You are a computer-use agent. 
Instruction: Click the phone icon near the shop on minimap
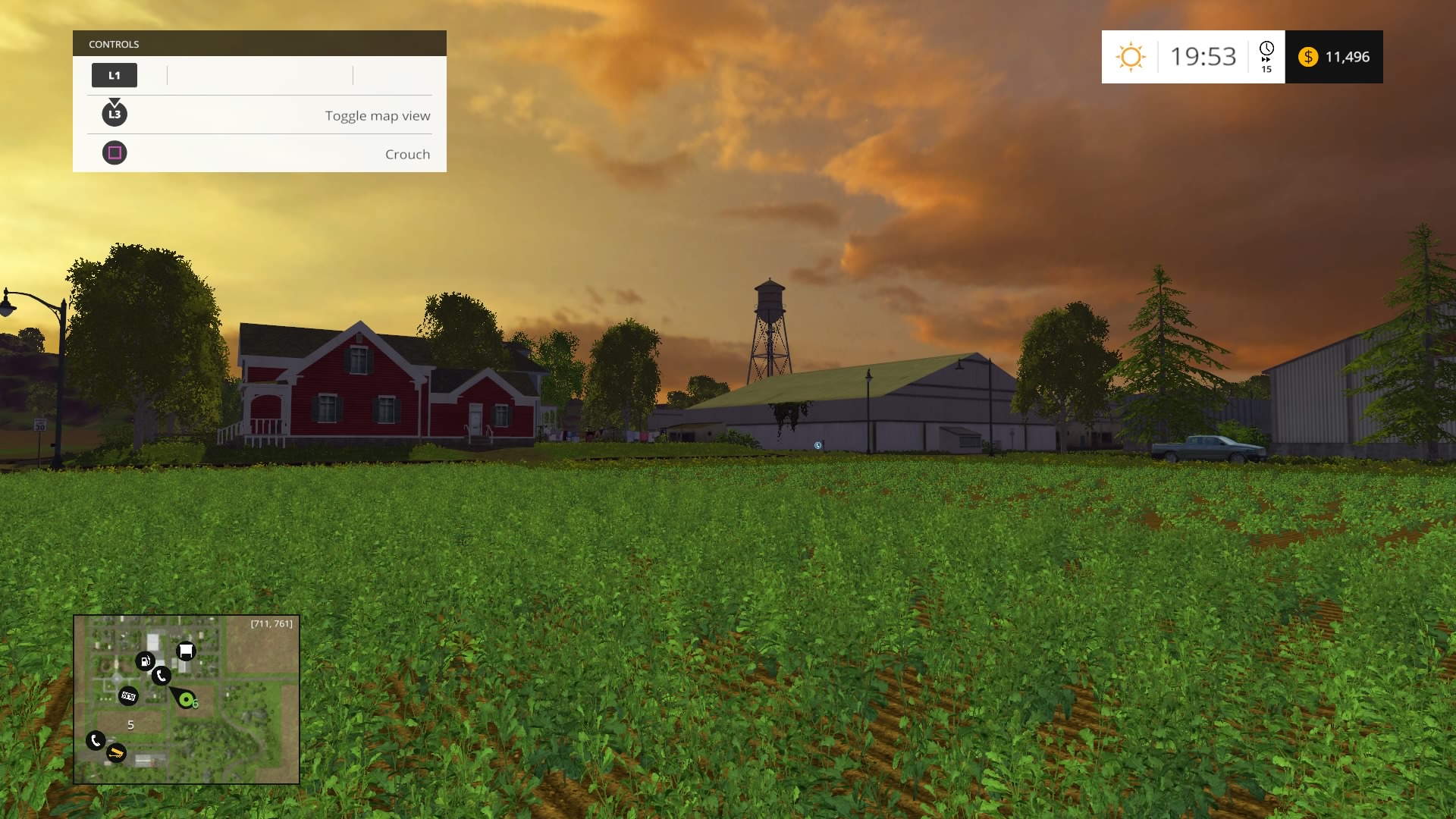[162, 676]
